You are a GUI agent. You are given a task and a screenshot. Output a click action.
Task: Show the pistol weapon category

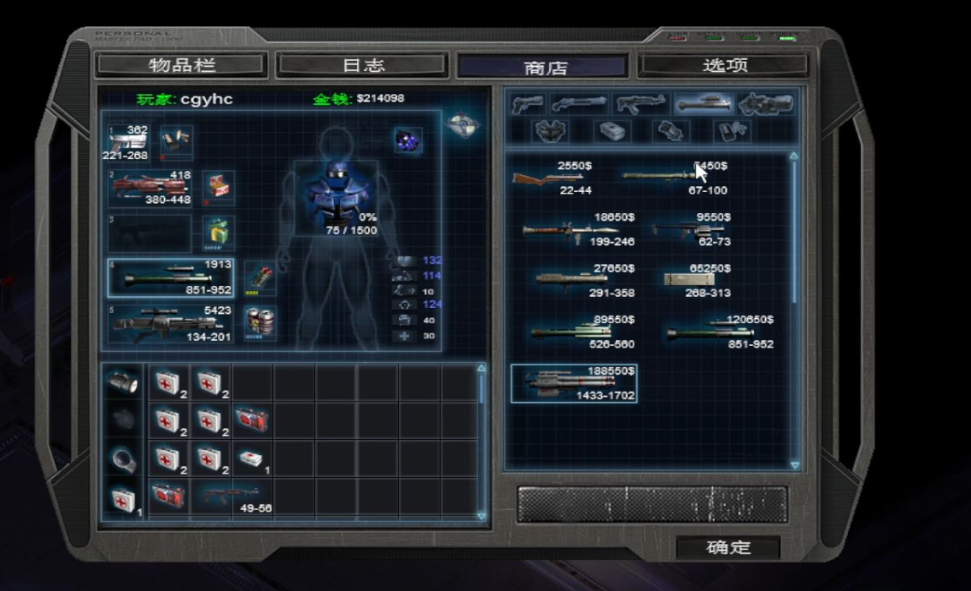click(x=528, y=103)
